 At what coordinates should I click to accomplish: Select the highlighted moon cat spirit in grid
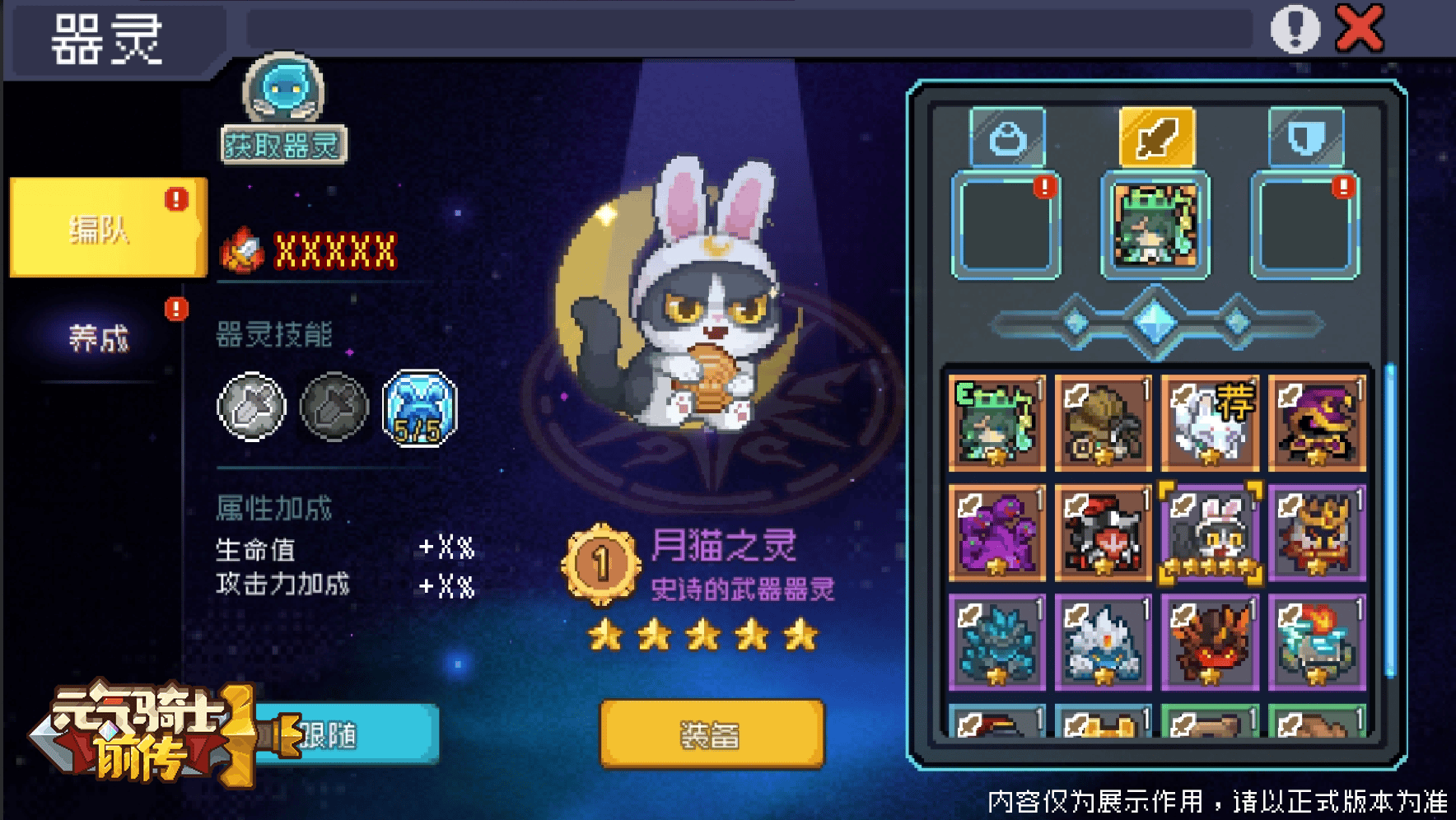click(x=1209, y=530)
